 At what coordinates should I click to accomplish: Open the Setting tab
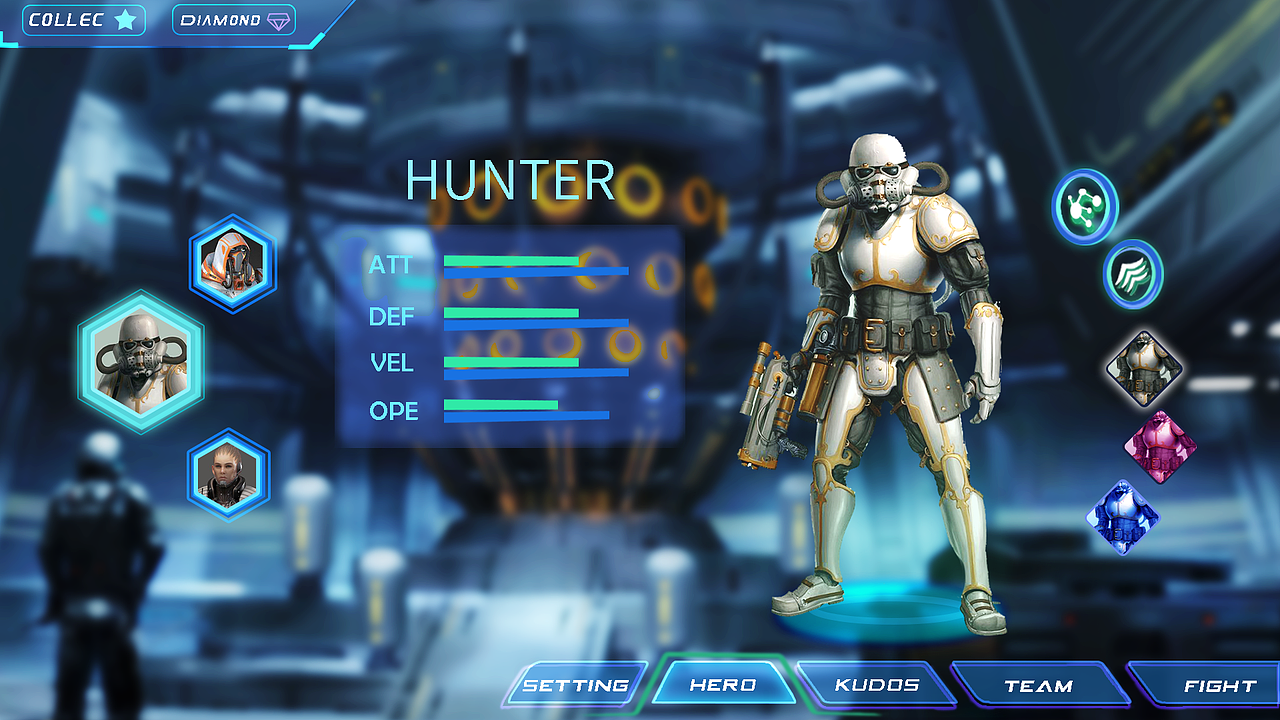click(576, 685)
